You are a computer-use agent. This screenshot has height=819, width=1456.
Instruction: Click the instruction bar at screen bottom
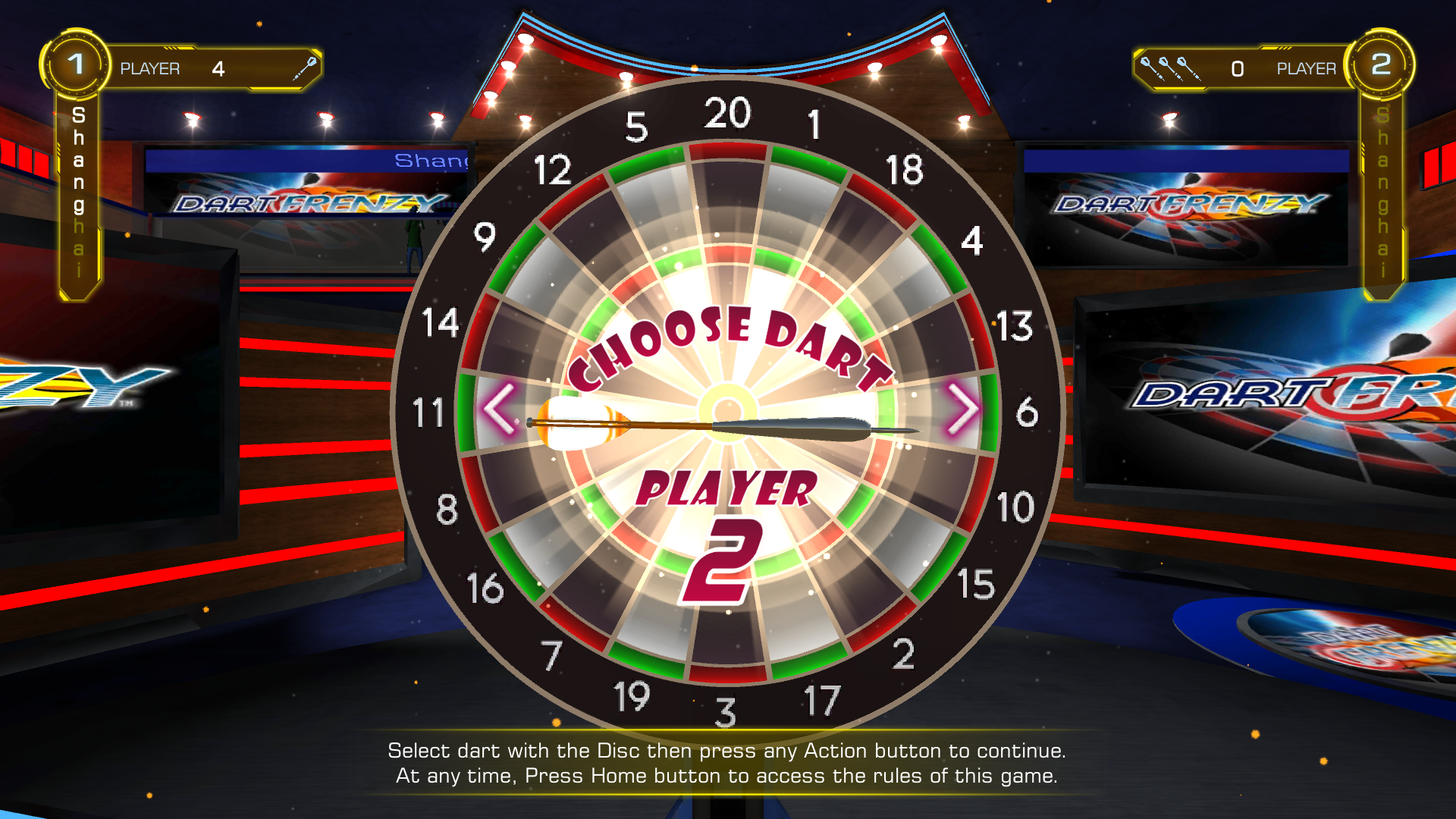click(x=728, y=764)
